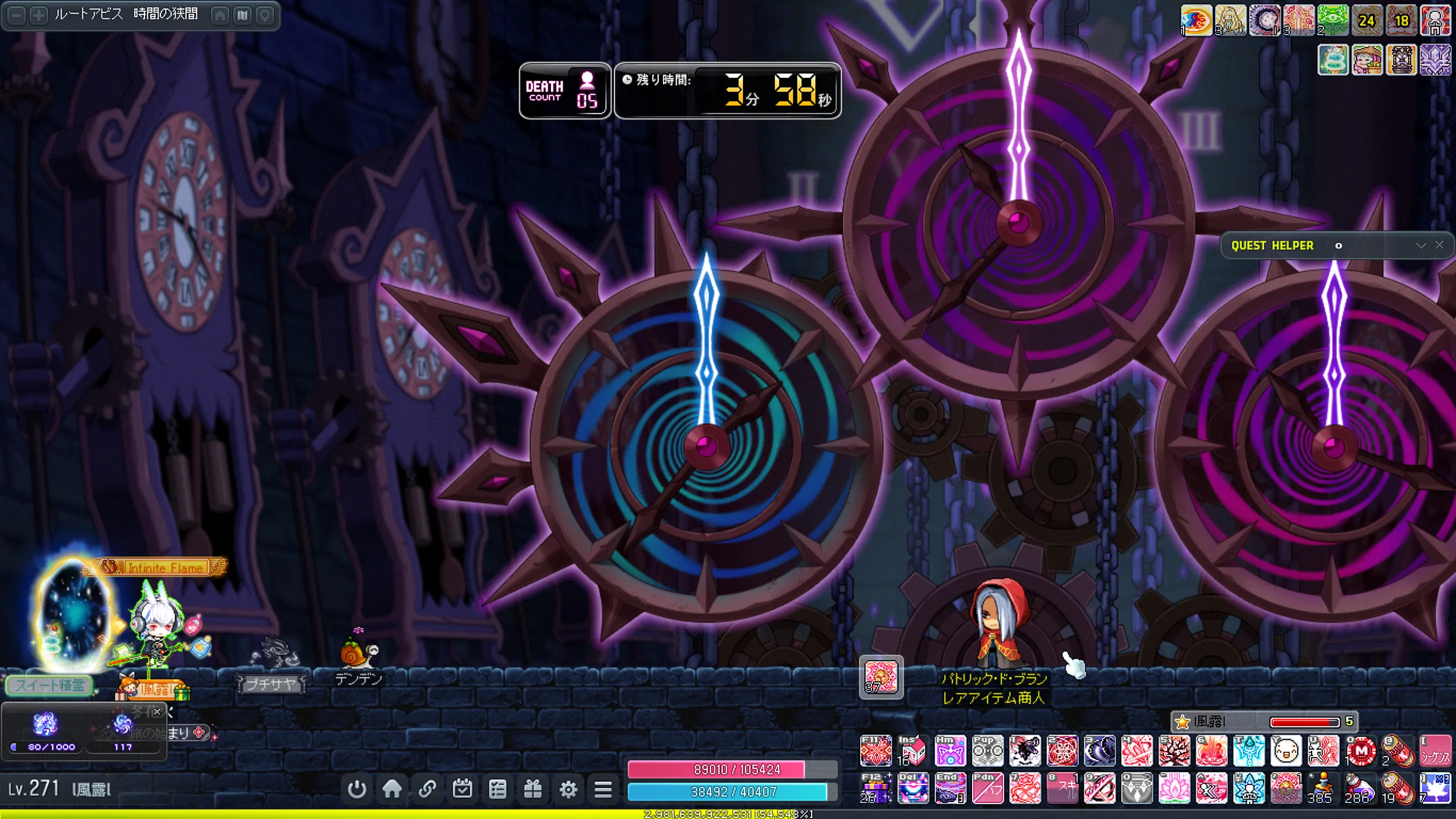Open the gift box menu icon

coord(533,789)
